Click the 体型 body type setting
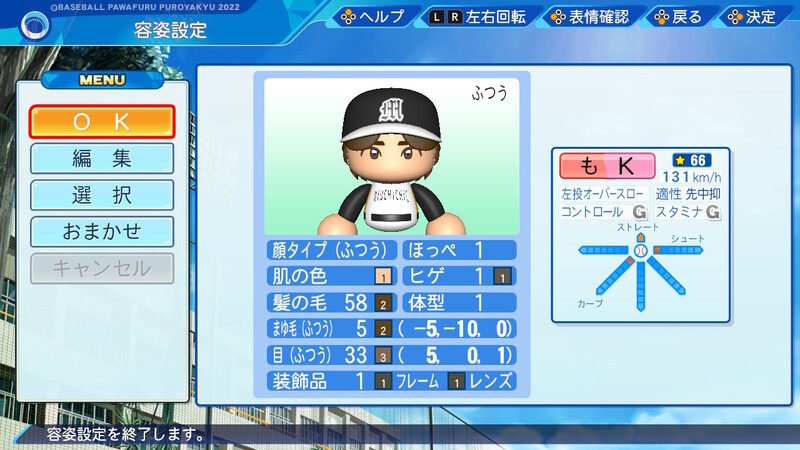 (x=459, y=302)
